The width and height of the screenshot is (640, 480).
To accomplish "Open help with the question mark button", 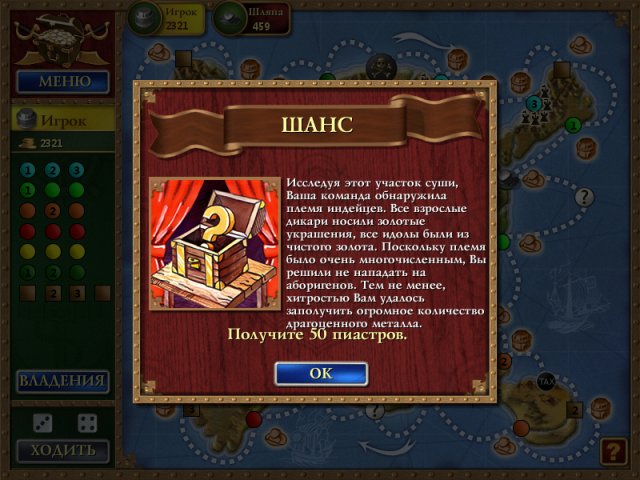I will (x=612, y=451).
